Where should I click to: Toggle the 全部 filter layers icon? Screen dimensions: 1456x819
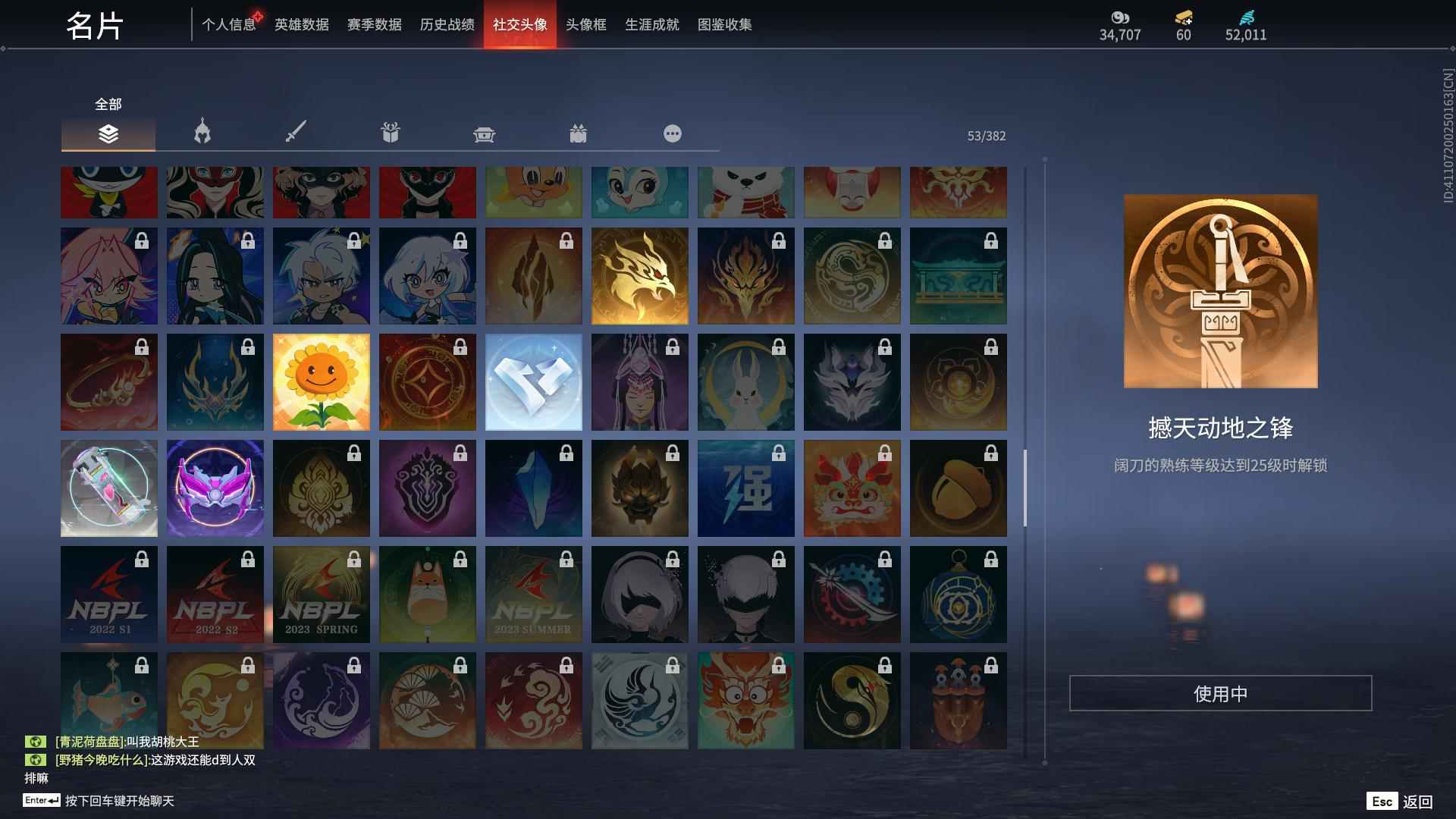[108, 135]
